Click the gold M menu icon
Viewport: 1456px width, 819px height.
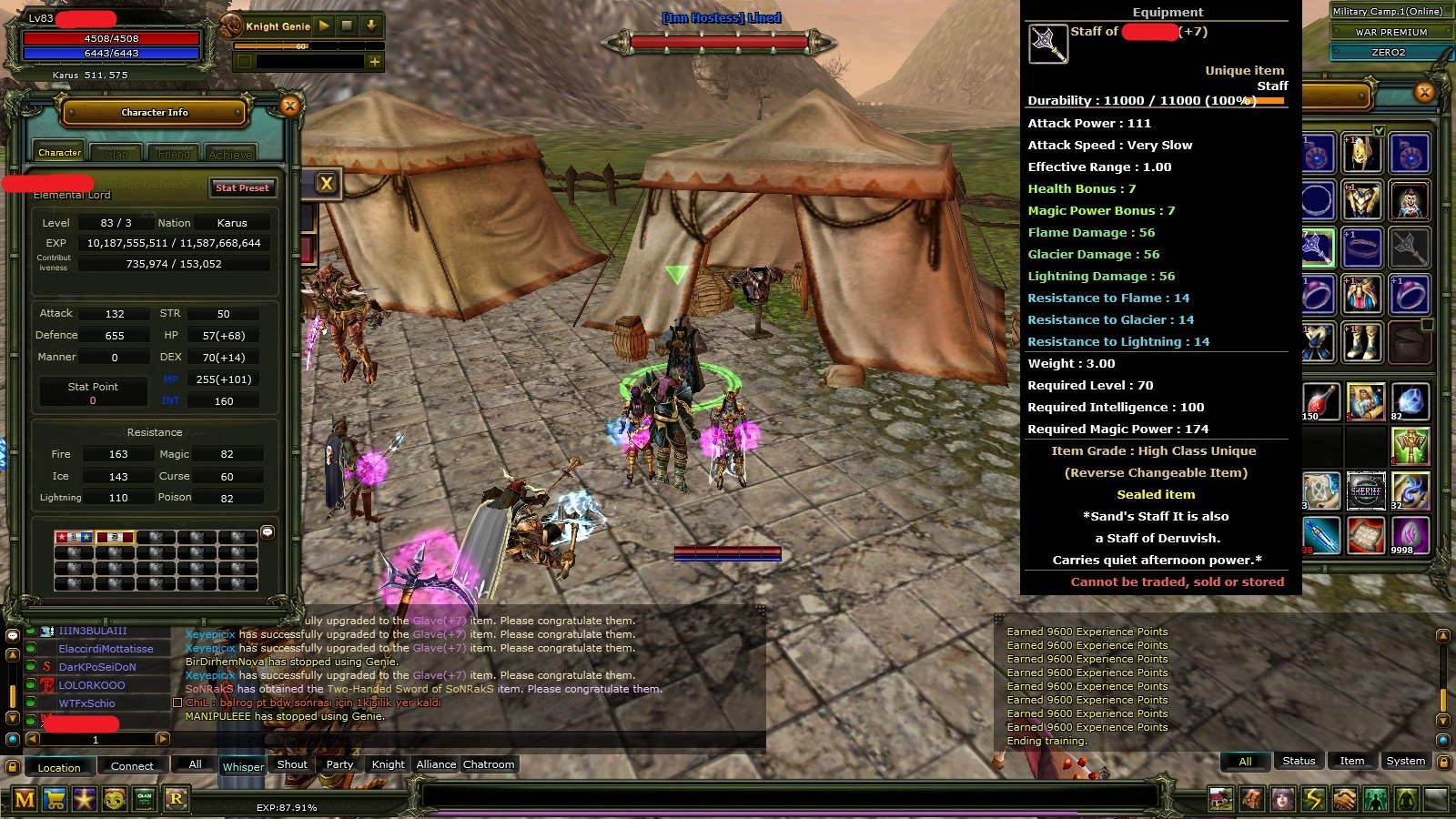(25, 799)
